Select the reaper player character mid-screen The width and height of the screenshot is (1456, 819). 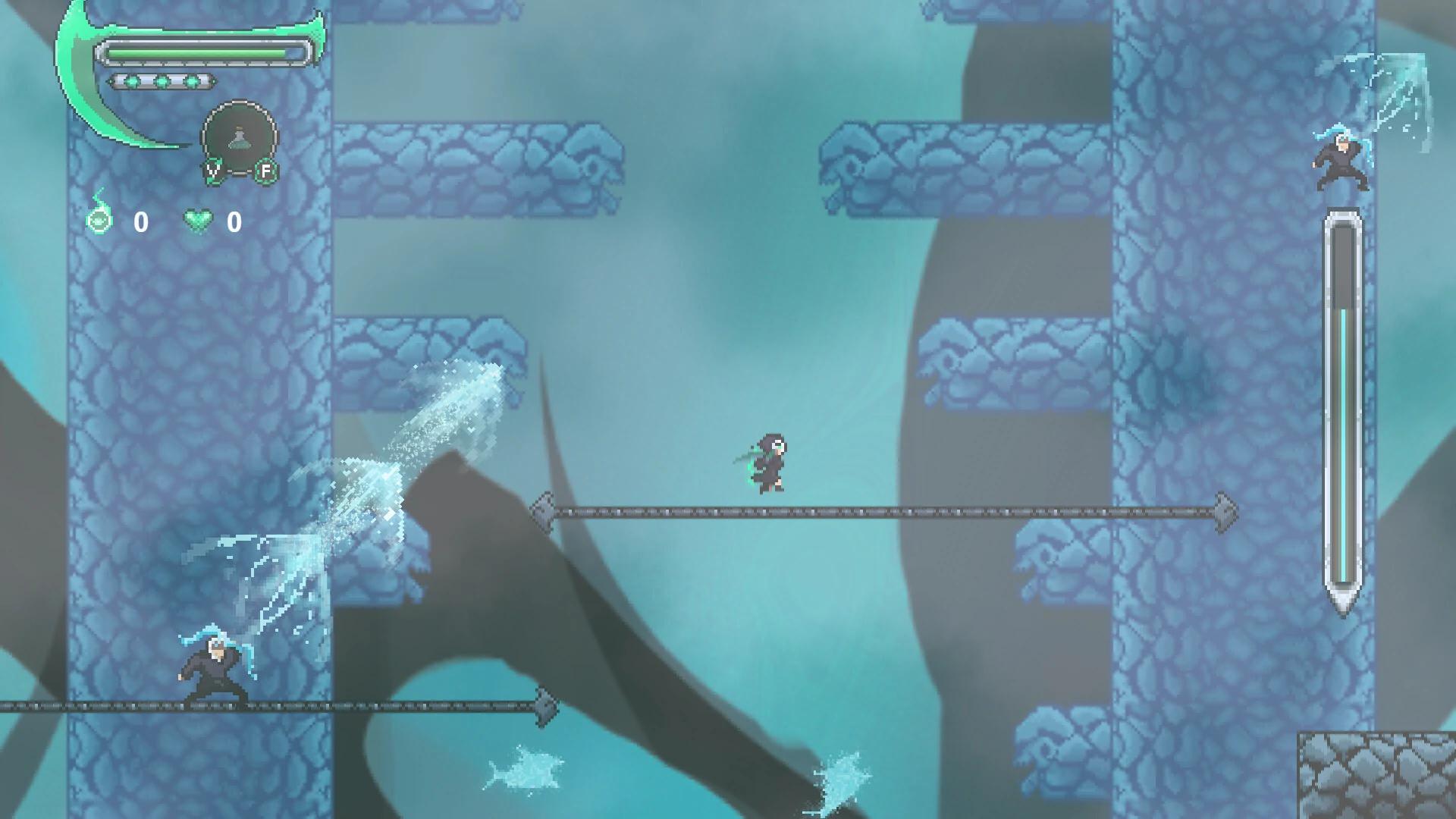[770, 463]
